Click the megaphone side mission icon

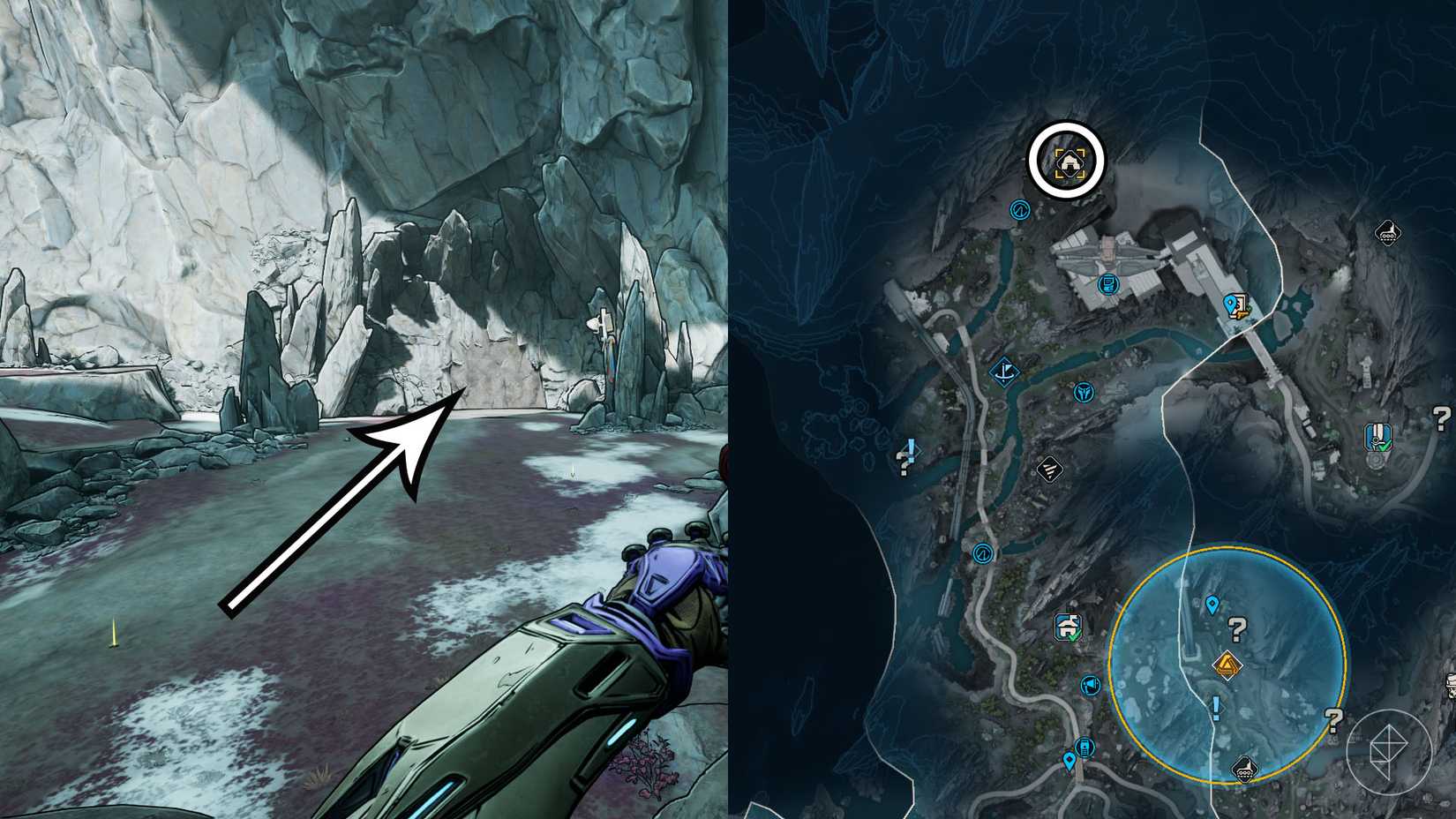point(1090,687)
